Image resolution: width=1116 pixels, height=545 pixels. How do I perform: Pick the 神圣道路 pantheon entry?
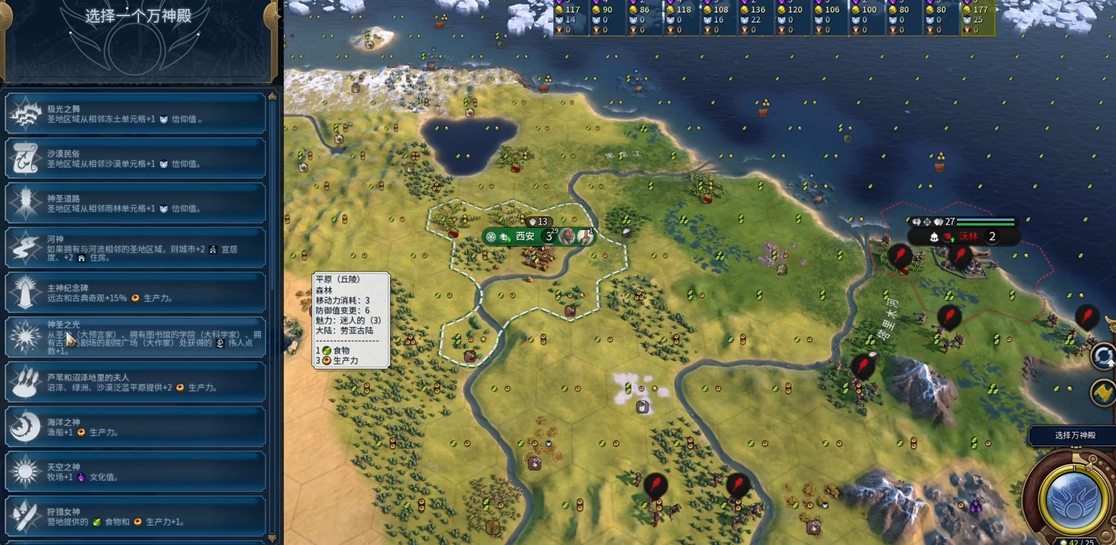(136, 203)
